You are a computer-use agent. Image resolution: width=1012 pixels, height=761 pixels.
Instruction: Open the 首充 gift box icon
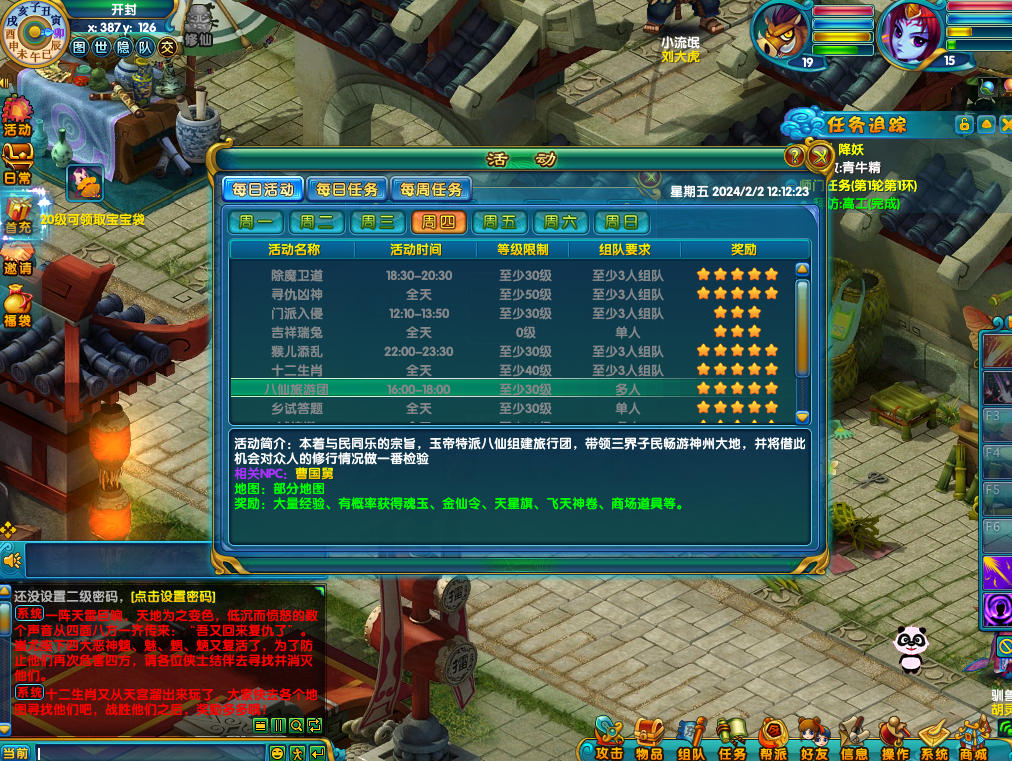pos(17,214)
